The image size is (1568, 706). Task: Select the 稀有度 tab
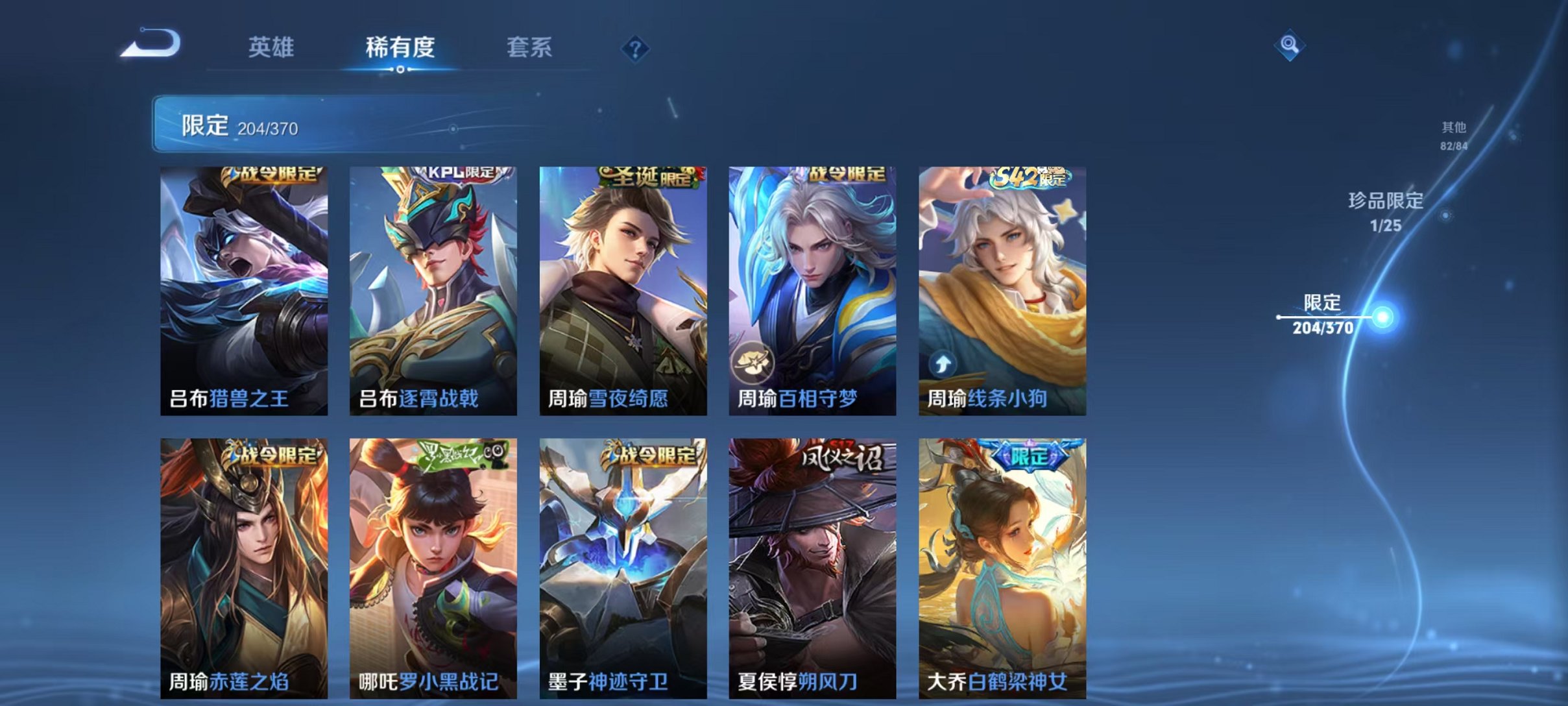click(400, 47)
